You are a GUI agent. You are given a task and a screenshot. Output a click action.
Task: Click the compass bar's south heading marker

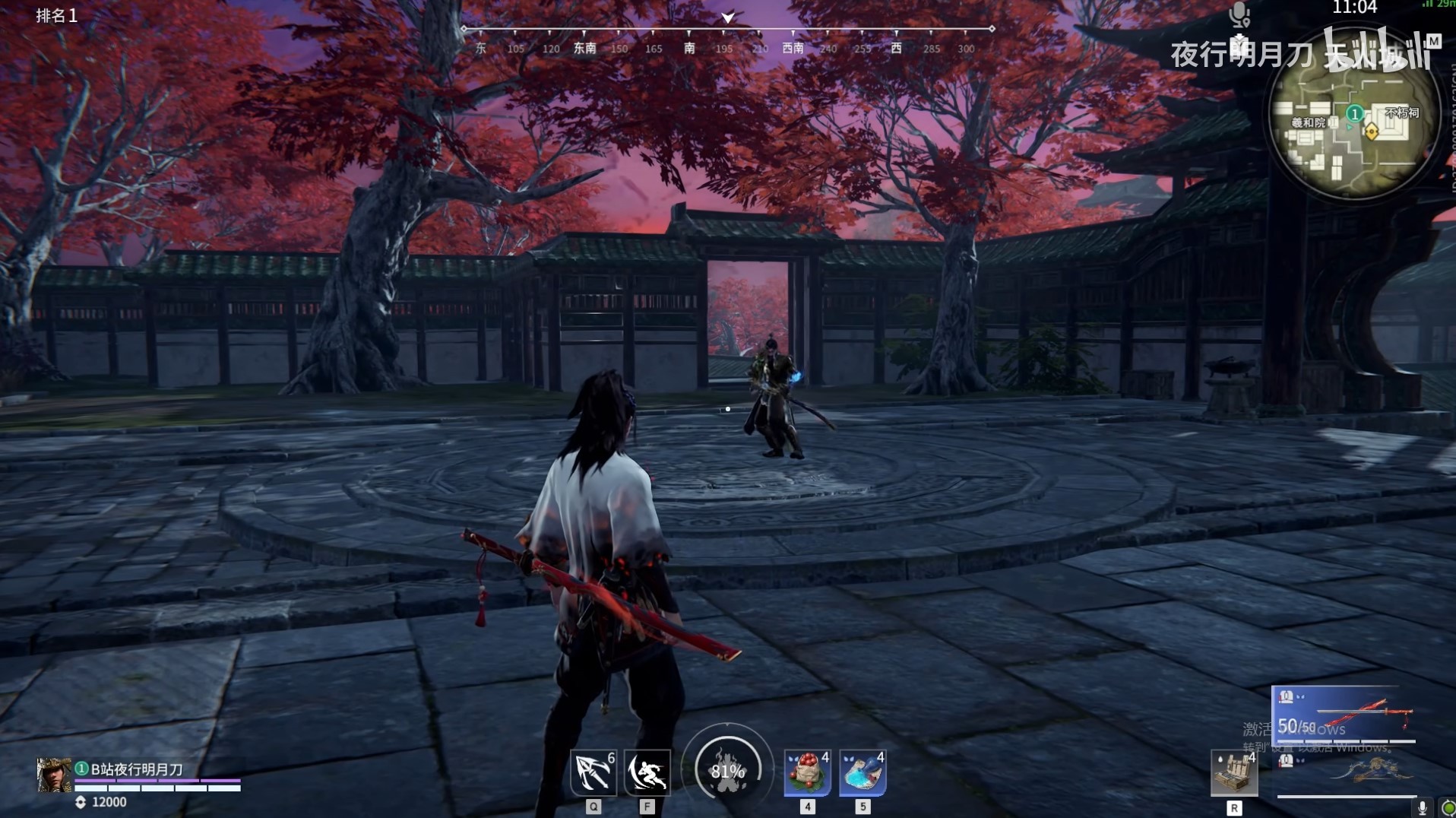[x=689, y=47]
